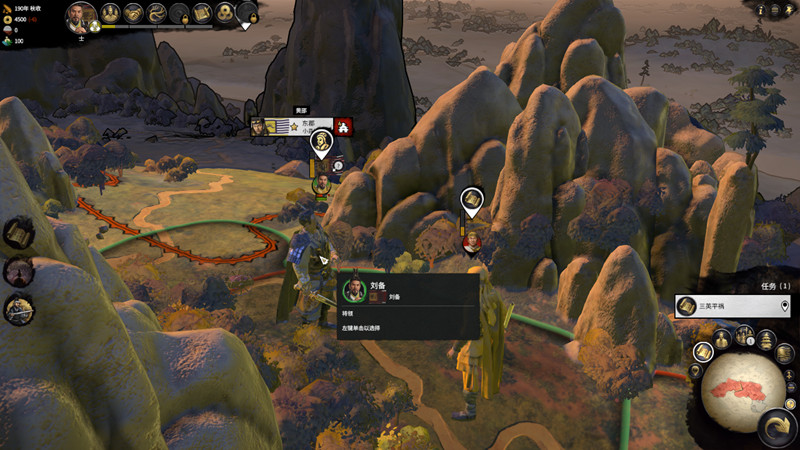Open the figures group button above minimap

pos(743,335)
